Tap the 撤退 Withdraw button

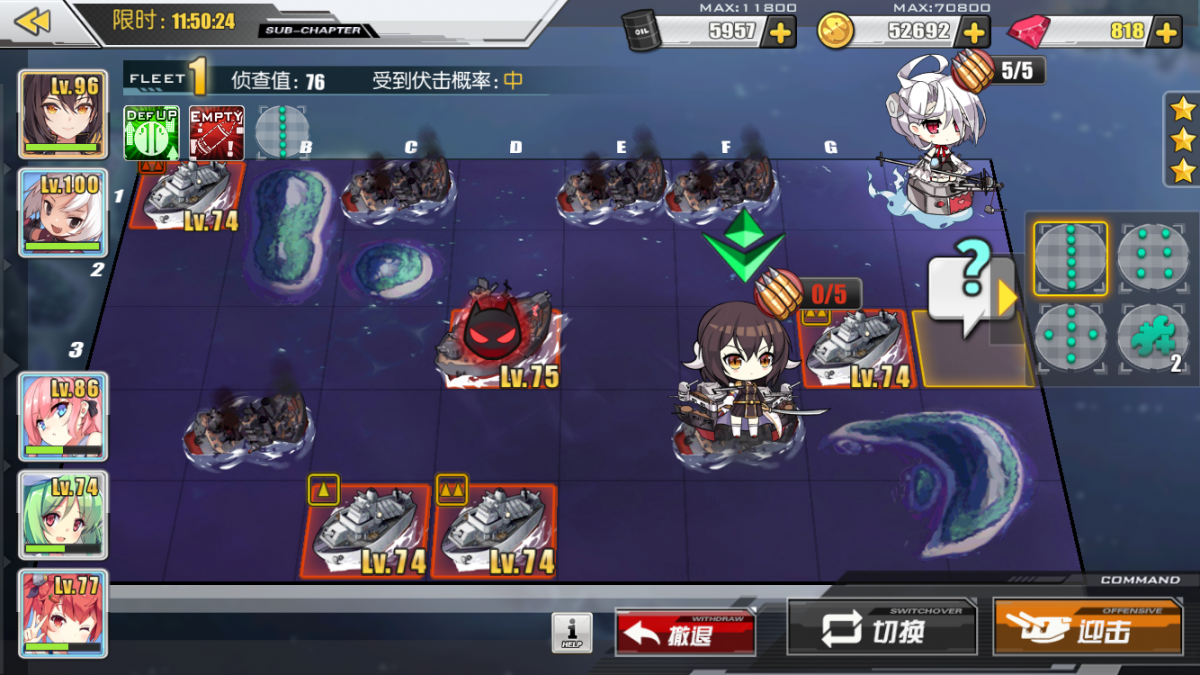coord(685,633)
